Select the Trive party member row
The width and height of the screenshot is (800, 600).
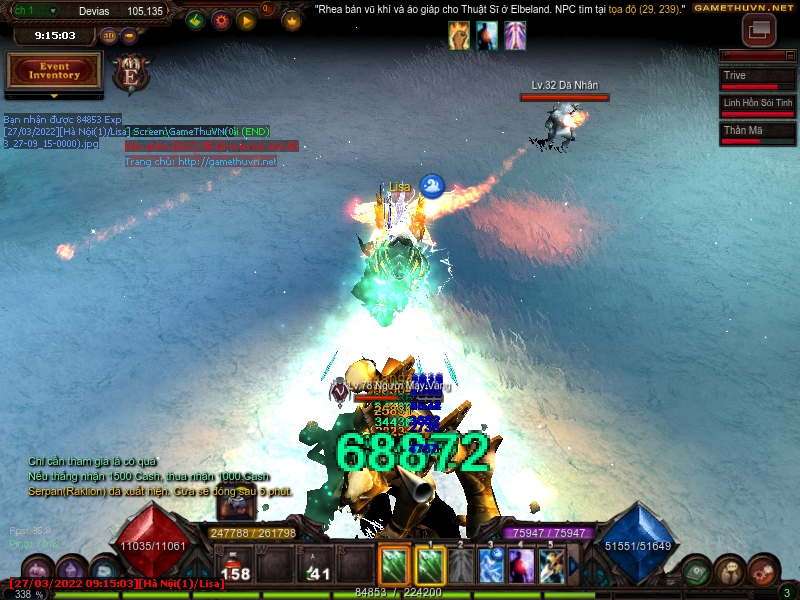(757, 79)
